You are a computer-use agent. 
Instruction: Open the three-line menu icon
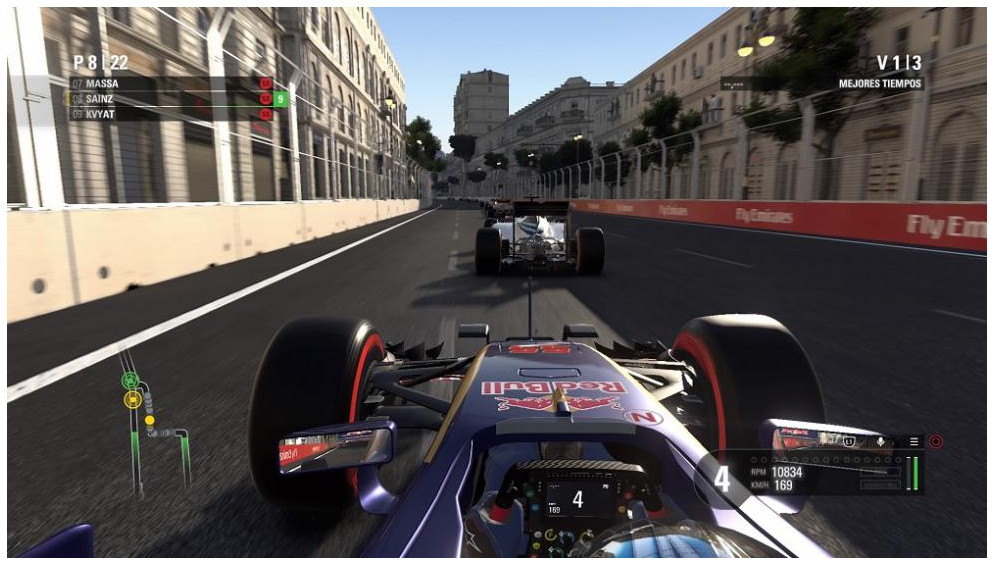(x=913, y=441)
